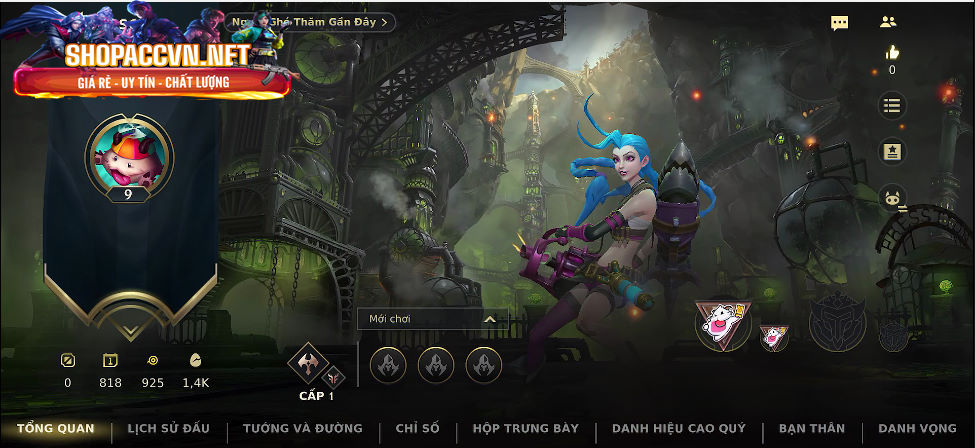Switch to the Lịch Sử Đấu tab

coord(168,429)
